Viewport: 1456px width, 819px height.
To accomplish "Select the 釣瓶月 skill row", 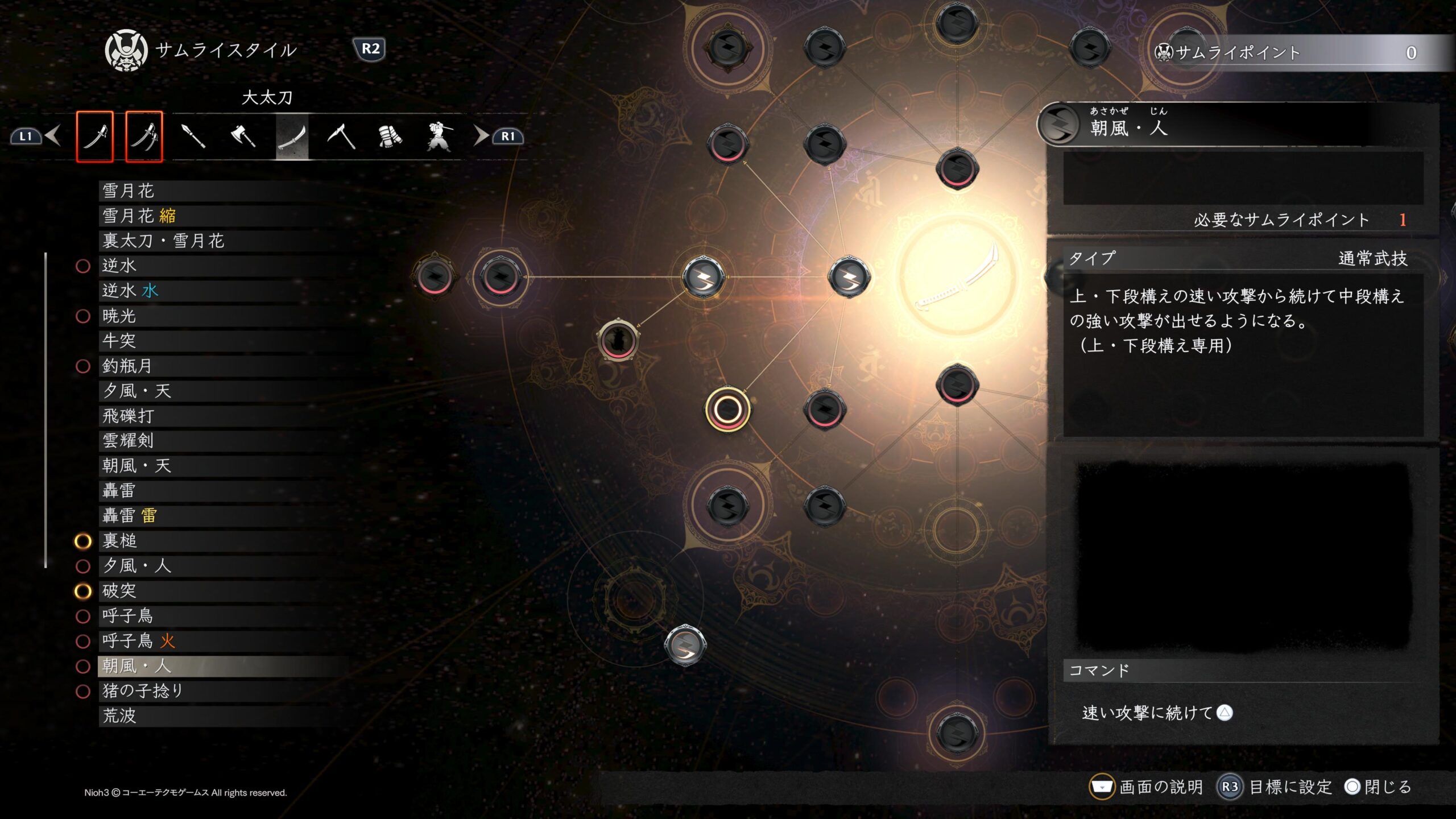I will (127, 366).
